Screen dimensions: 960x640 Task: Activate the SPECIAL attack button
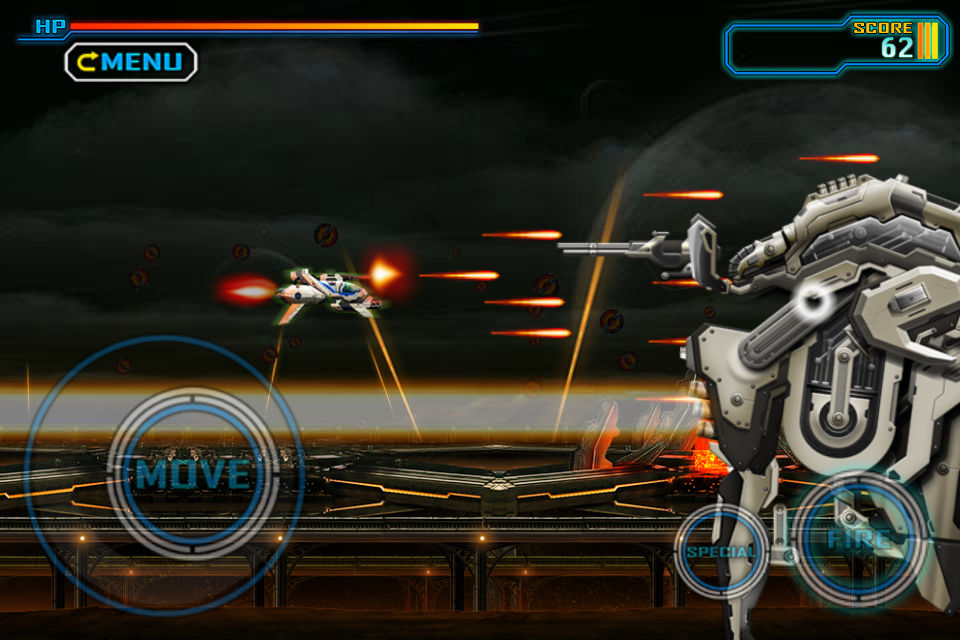pos(721,551)
